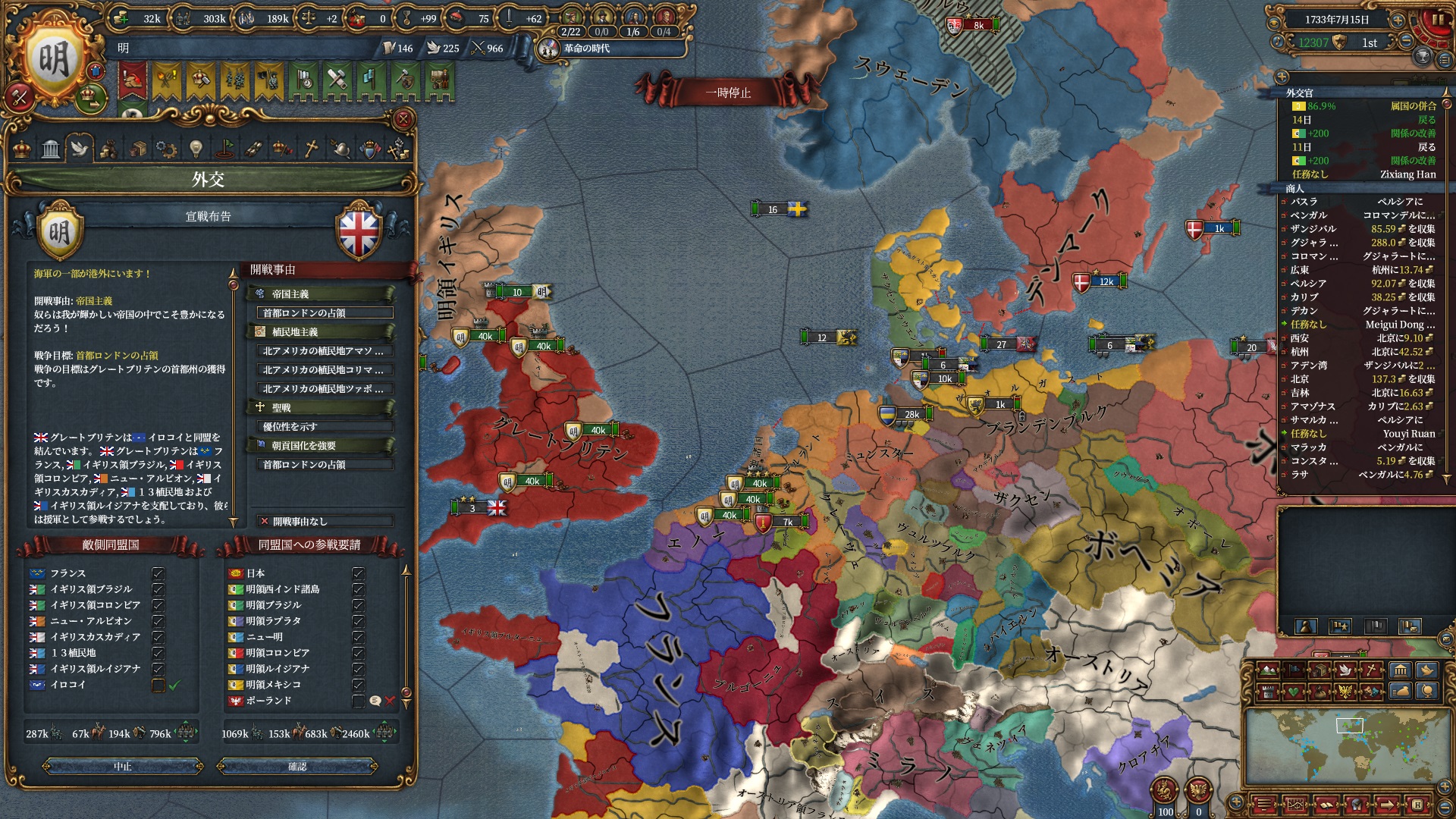Tick the 明領メキシコ ally checkbox

coord(358,685)
